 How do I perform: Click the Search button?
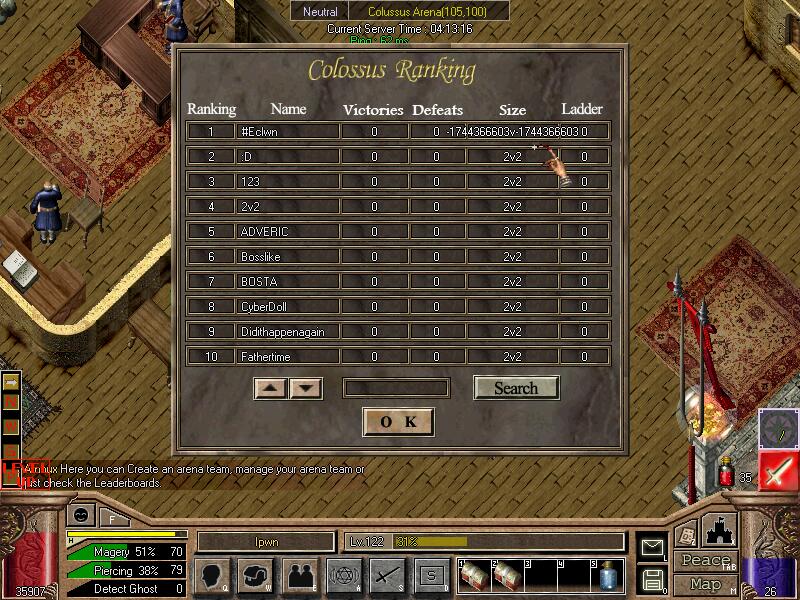pyautogui.click(x=515, y=388)
